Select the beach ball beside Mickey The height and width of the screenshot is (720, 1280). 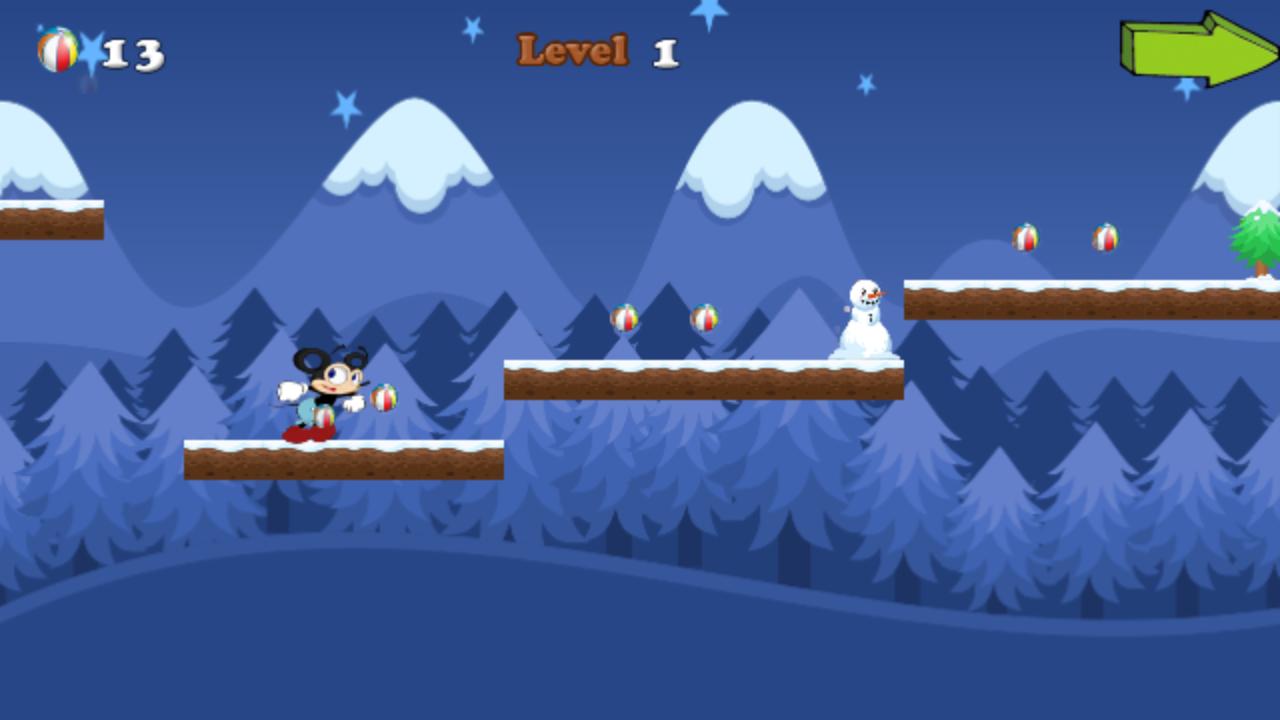click(x=383, y=397)
